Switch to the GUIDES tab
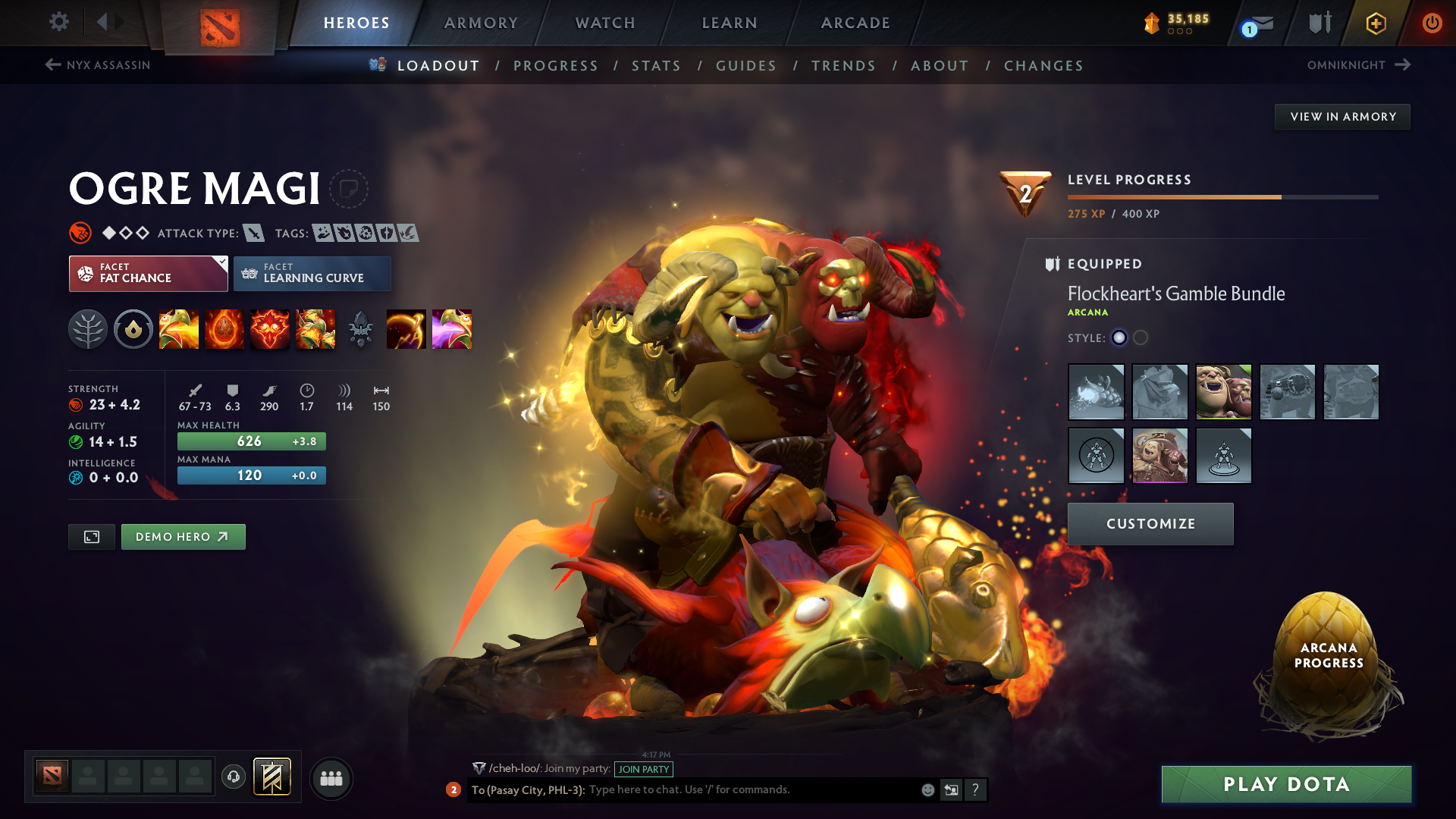Viewport: 1456px width, 819px height. point(746,66)
